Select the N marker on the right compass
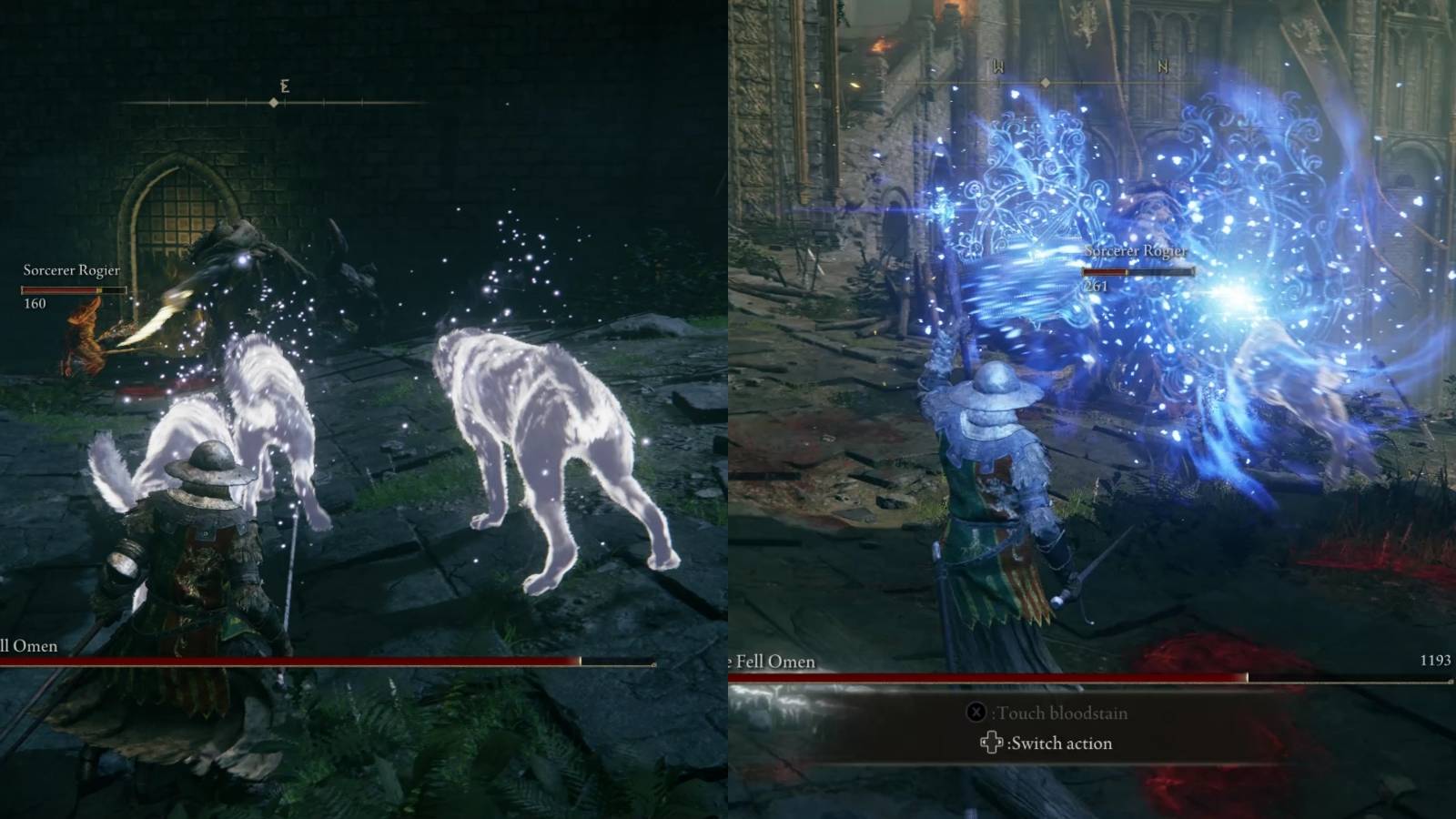 pyautogui.click(x=1162, y=66)
